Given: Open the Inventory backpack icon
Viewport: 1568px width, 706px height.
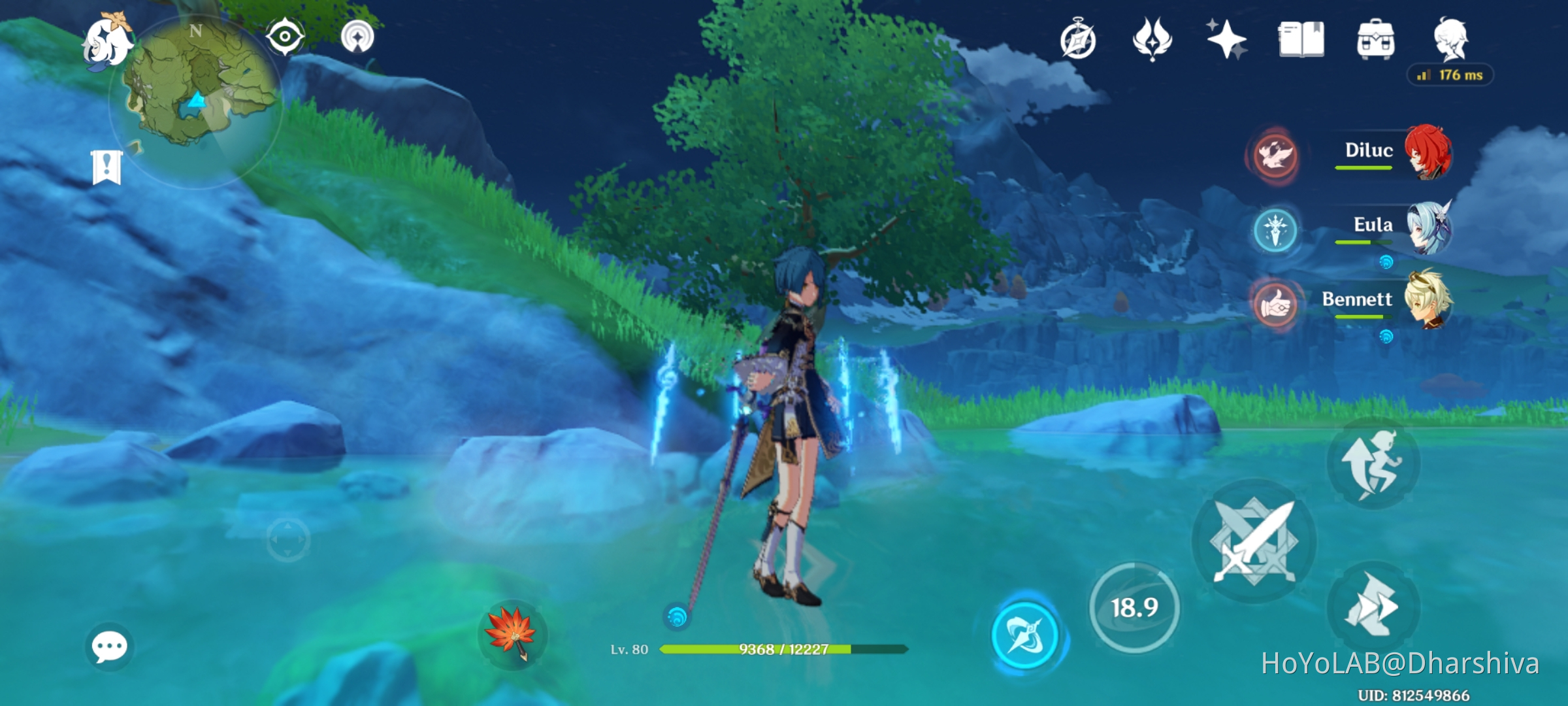Looking at the screenshot, I should tap(1379, 41).
